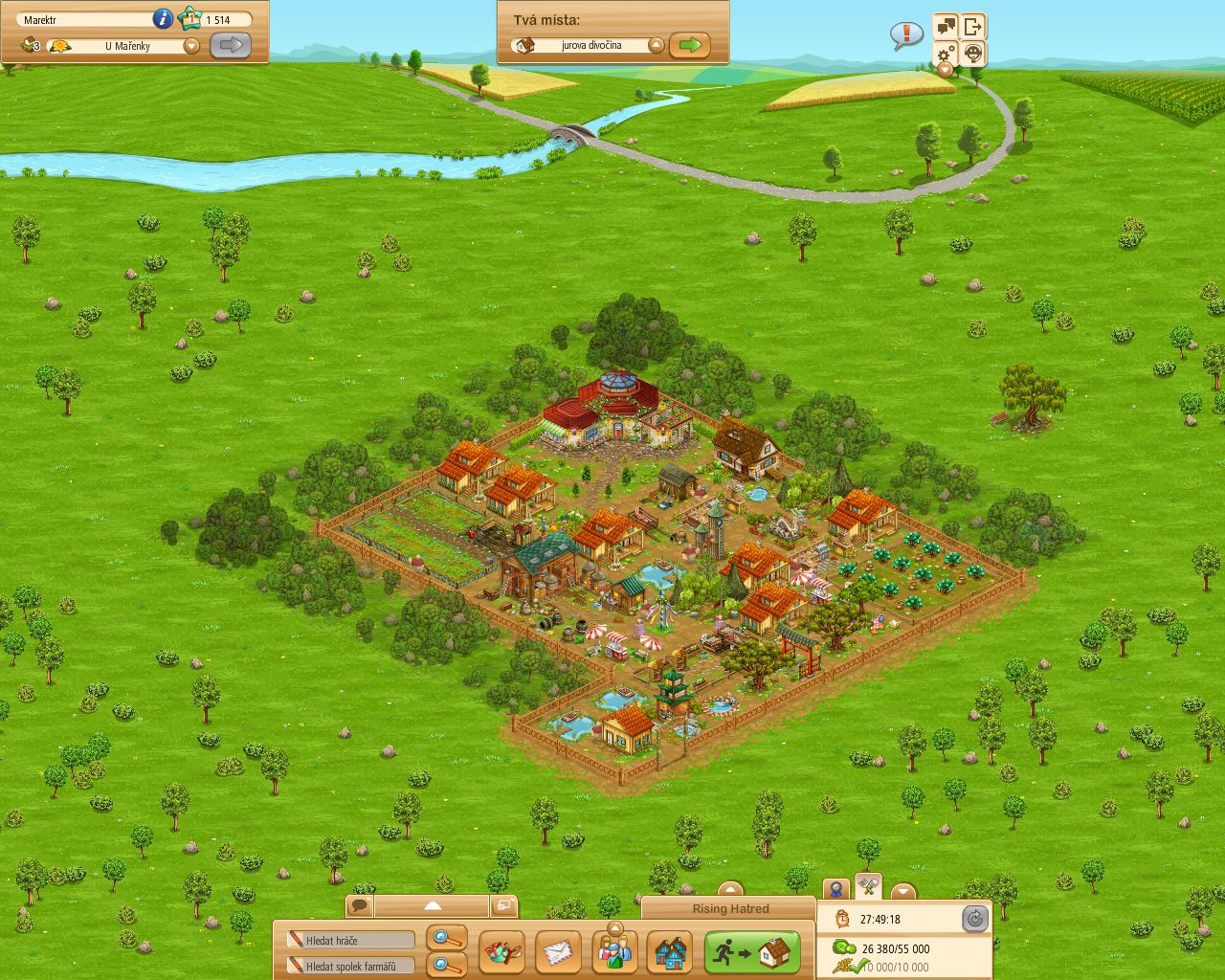Open the chat speech bubble icon
The image size is (1225, 980).
click(361, 903)
